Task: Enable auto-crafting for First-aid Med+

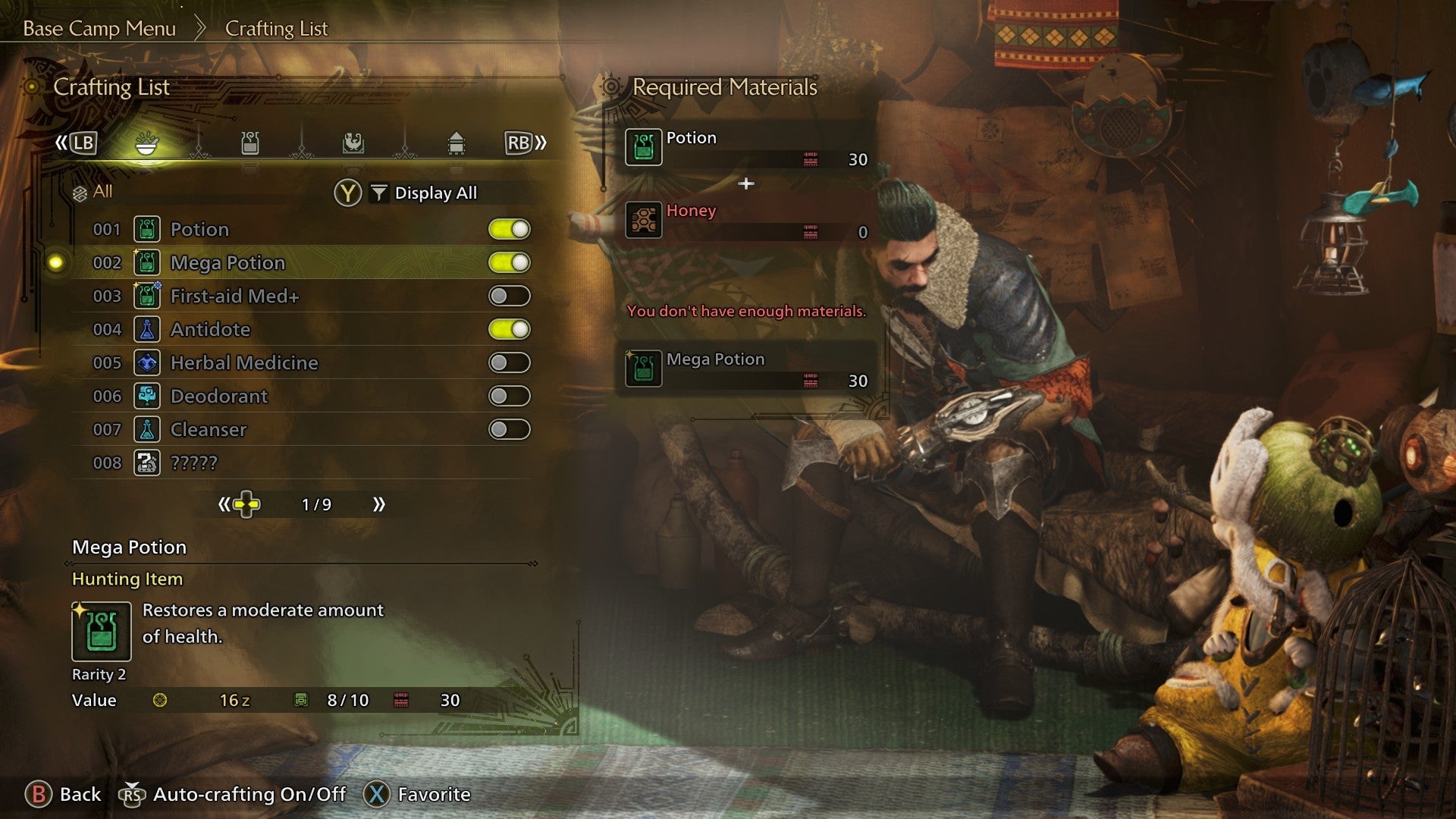Action: (509, 296)
